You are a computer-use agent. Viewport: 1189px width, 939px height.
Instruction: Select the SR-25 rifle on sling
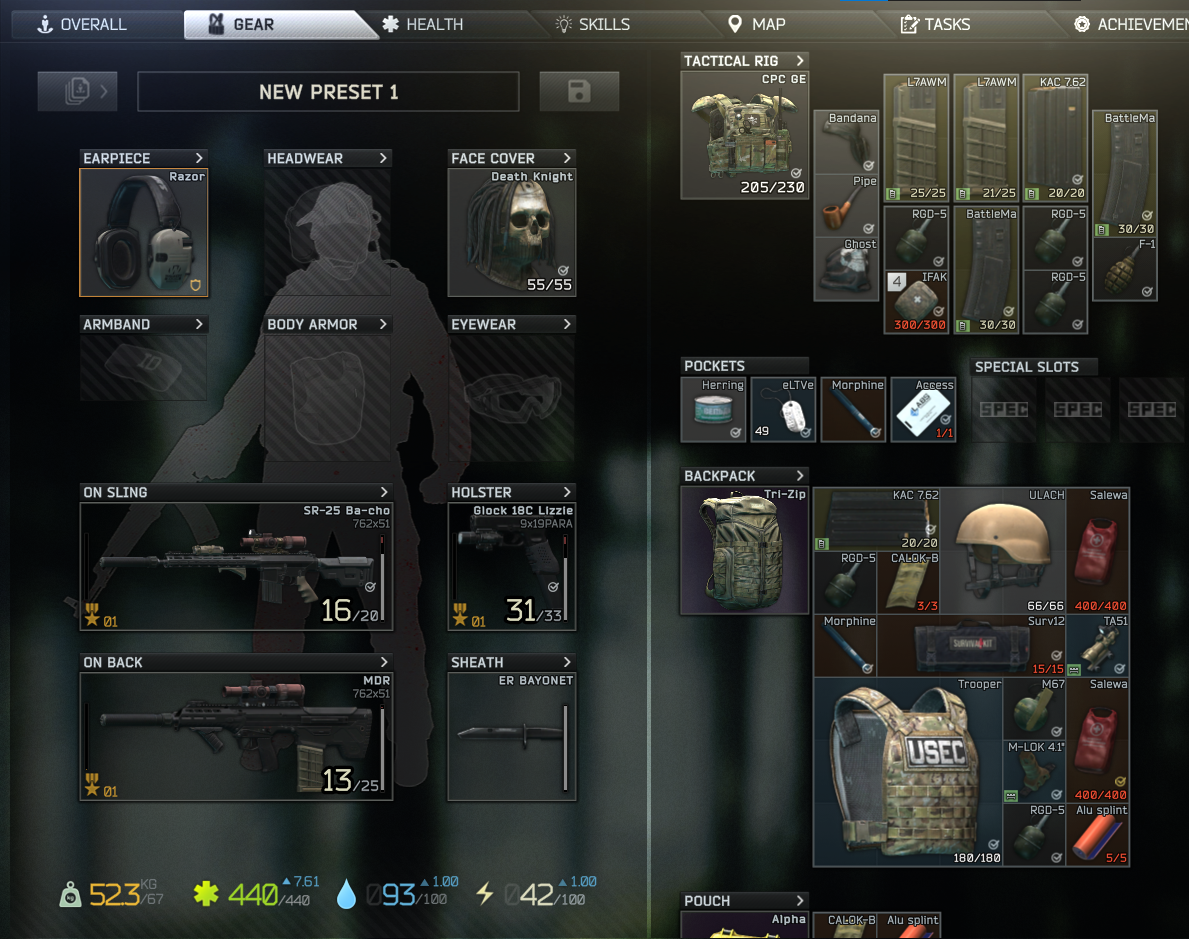click(x=236, y=567)
